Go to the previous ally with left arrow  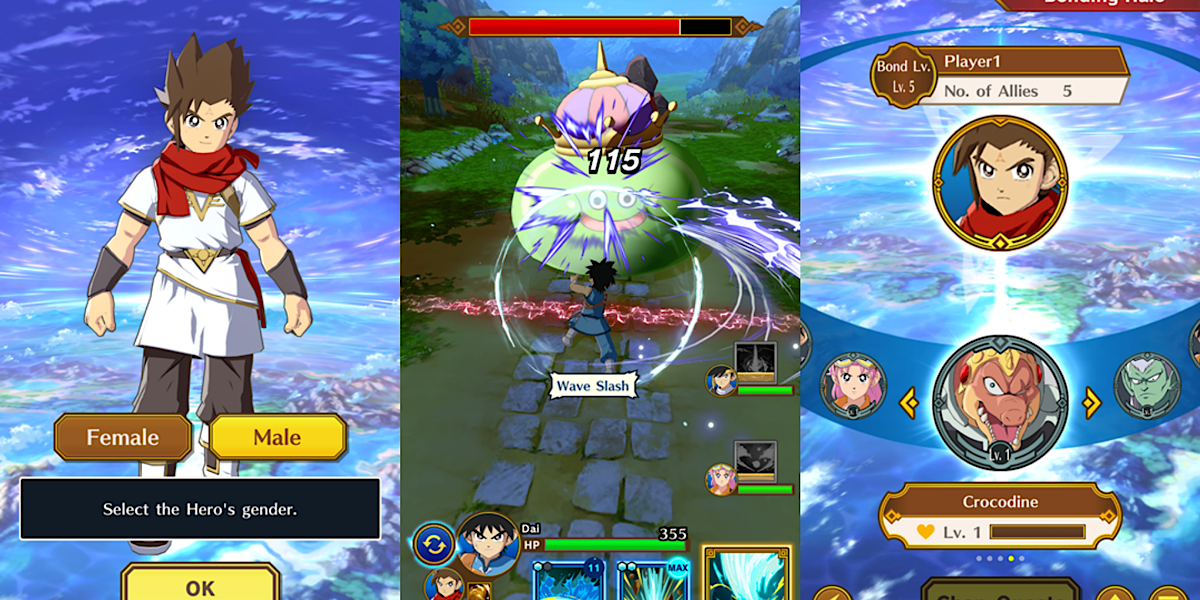[x=908, y=403]
